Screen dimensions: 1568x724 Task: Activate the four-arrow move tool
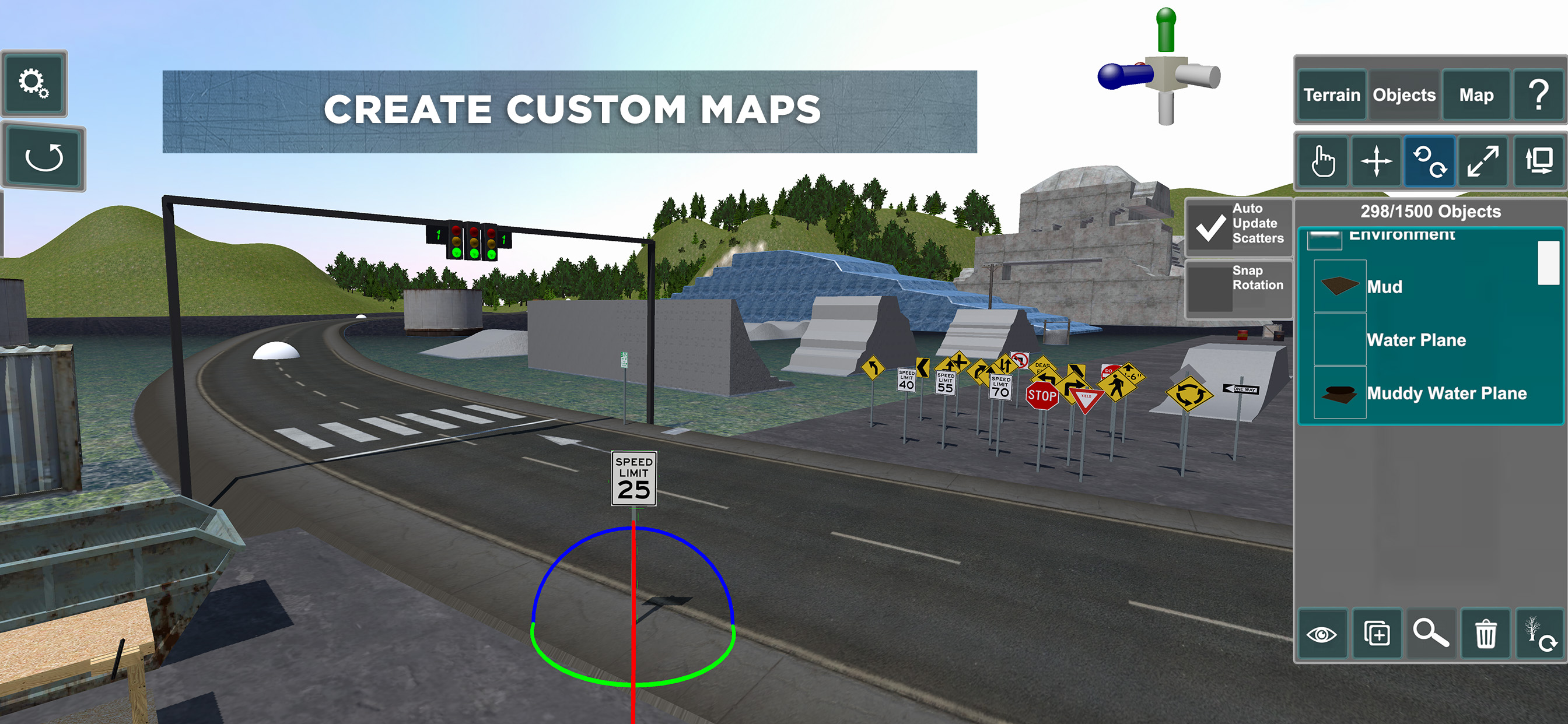1376,162
